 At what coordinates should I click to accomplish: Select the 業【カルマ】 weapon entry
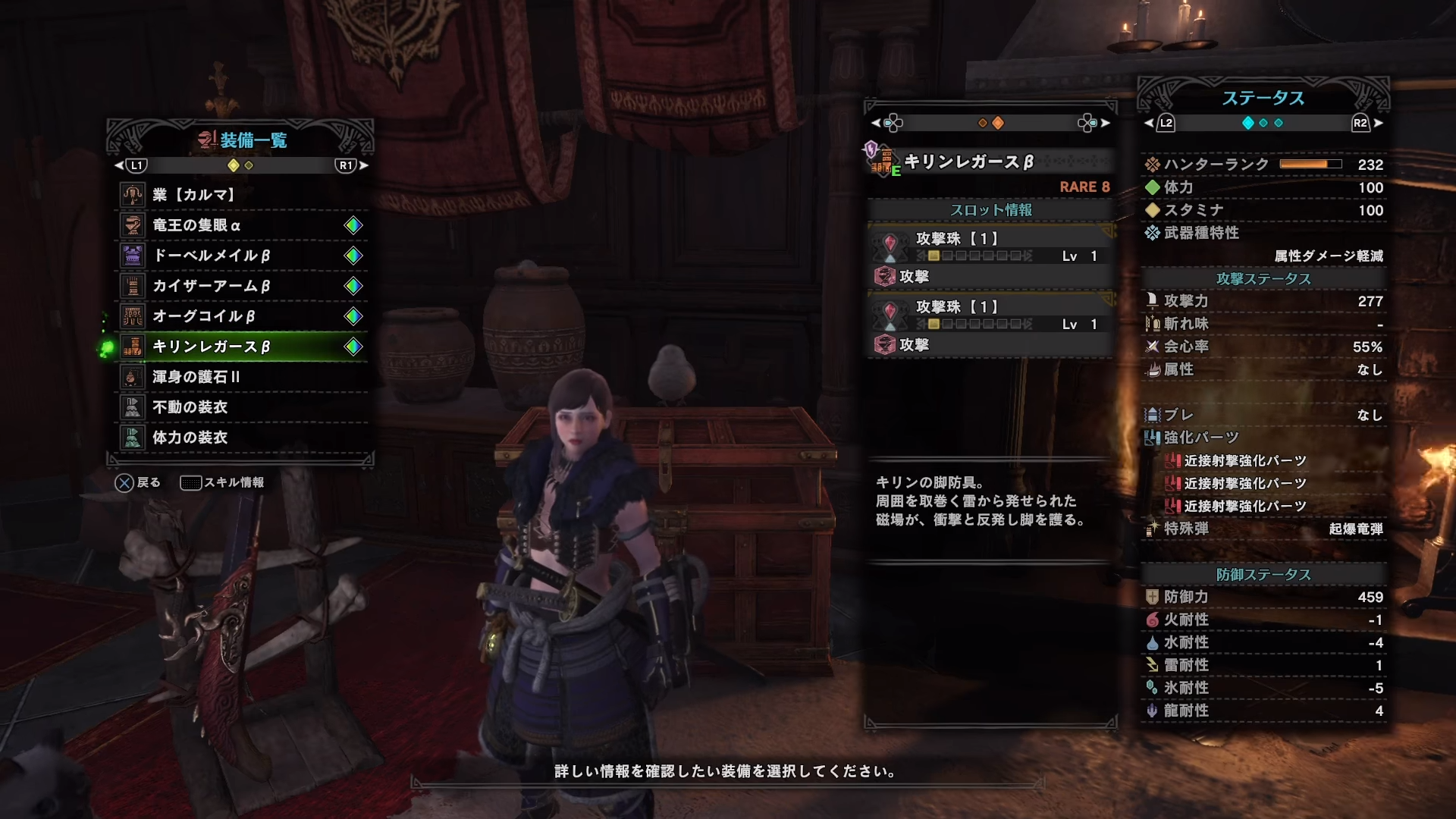[241, 195]
